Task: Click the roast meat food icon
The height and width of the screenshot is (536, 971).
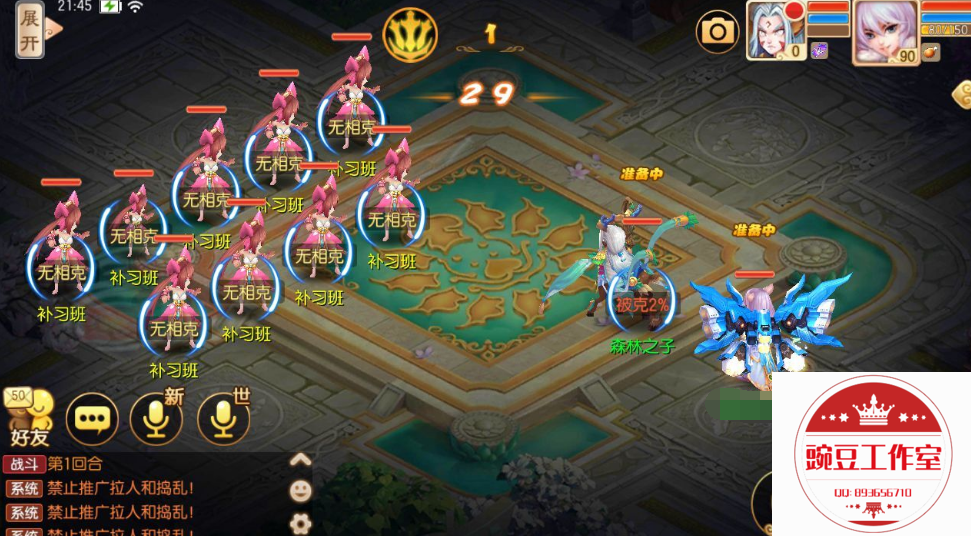Action: (x=931, y=53)
